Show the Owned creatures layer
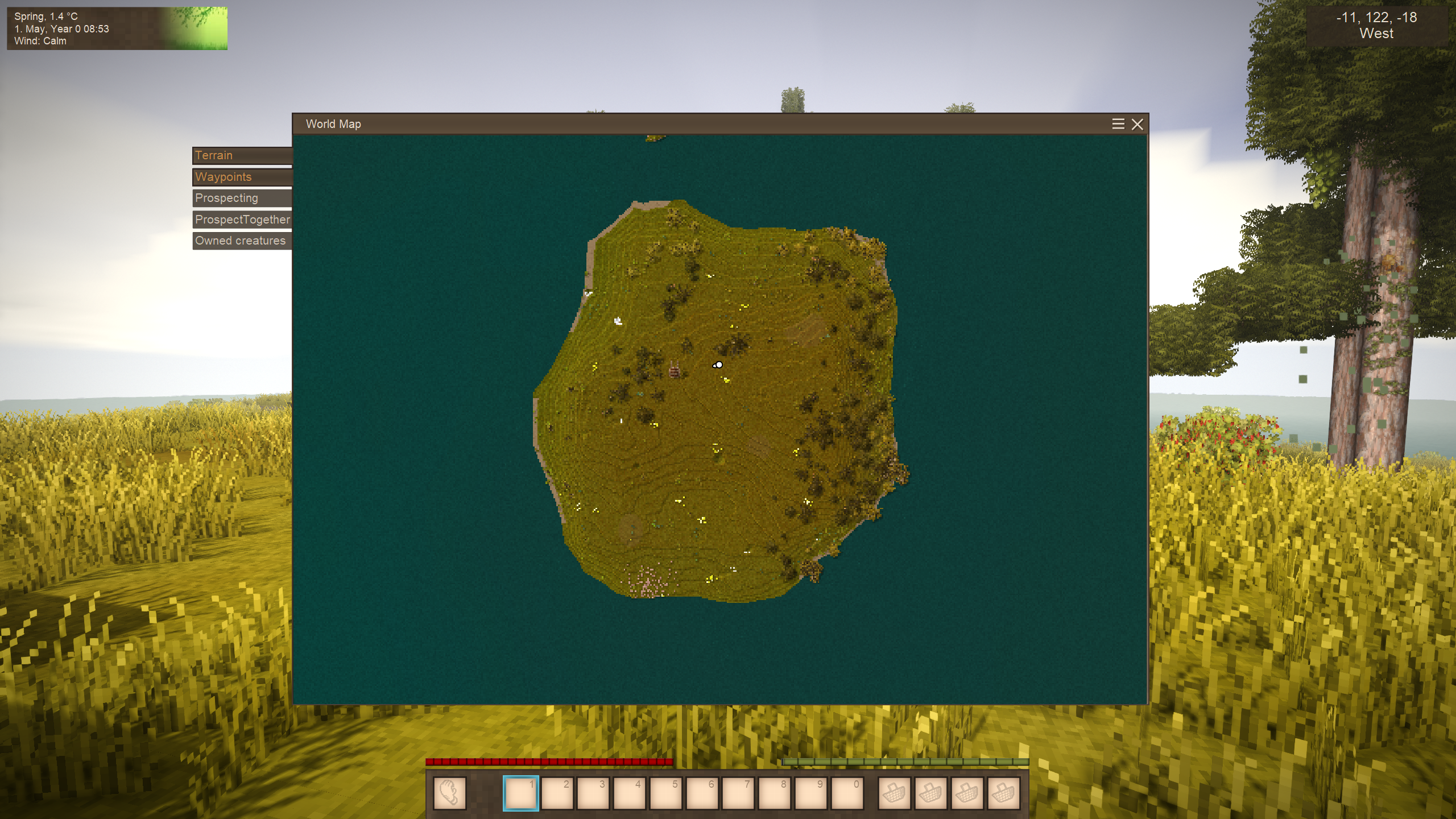The image size is (1456, 819). click(x=242, y=241)
